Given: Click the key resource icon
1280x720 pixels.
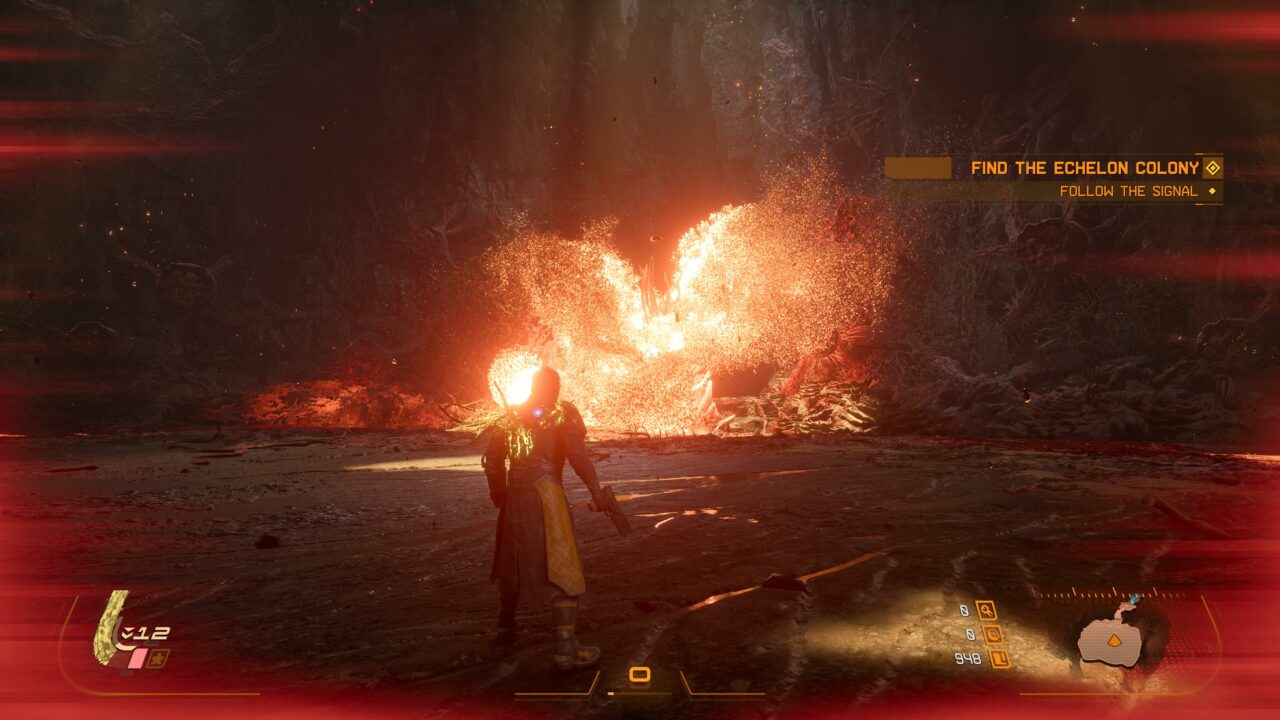Looking at the screenshot, I should (x=986, y=610).
